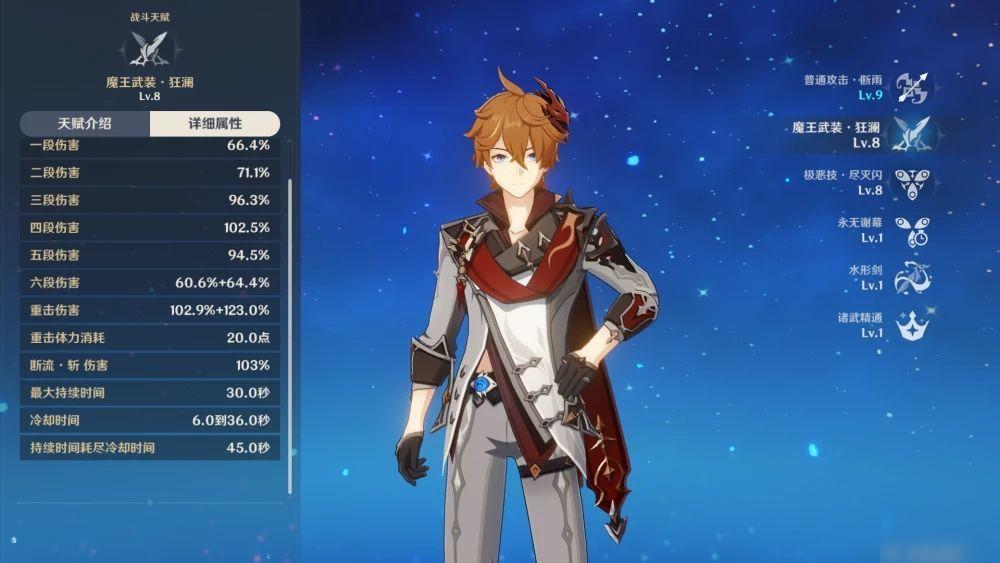This screenshot has width=1000, height=563.
Task: Select the 魔王武装·狂澜 skill icon
Action: [x=911, y=135]
